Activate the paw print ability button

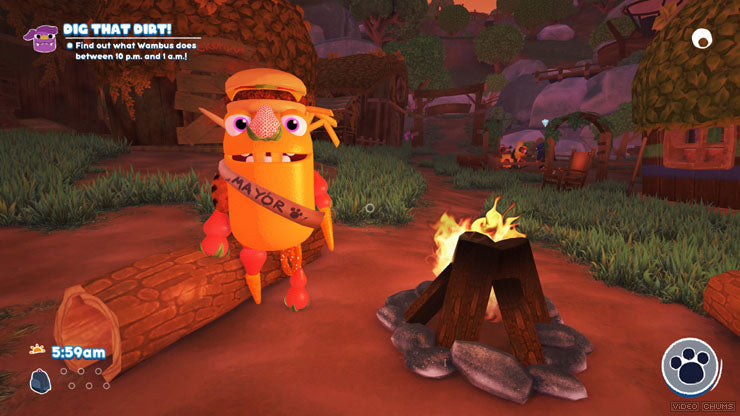690,365
